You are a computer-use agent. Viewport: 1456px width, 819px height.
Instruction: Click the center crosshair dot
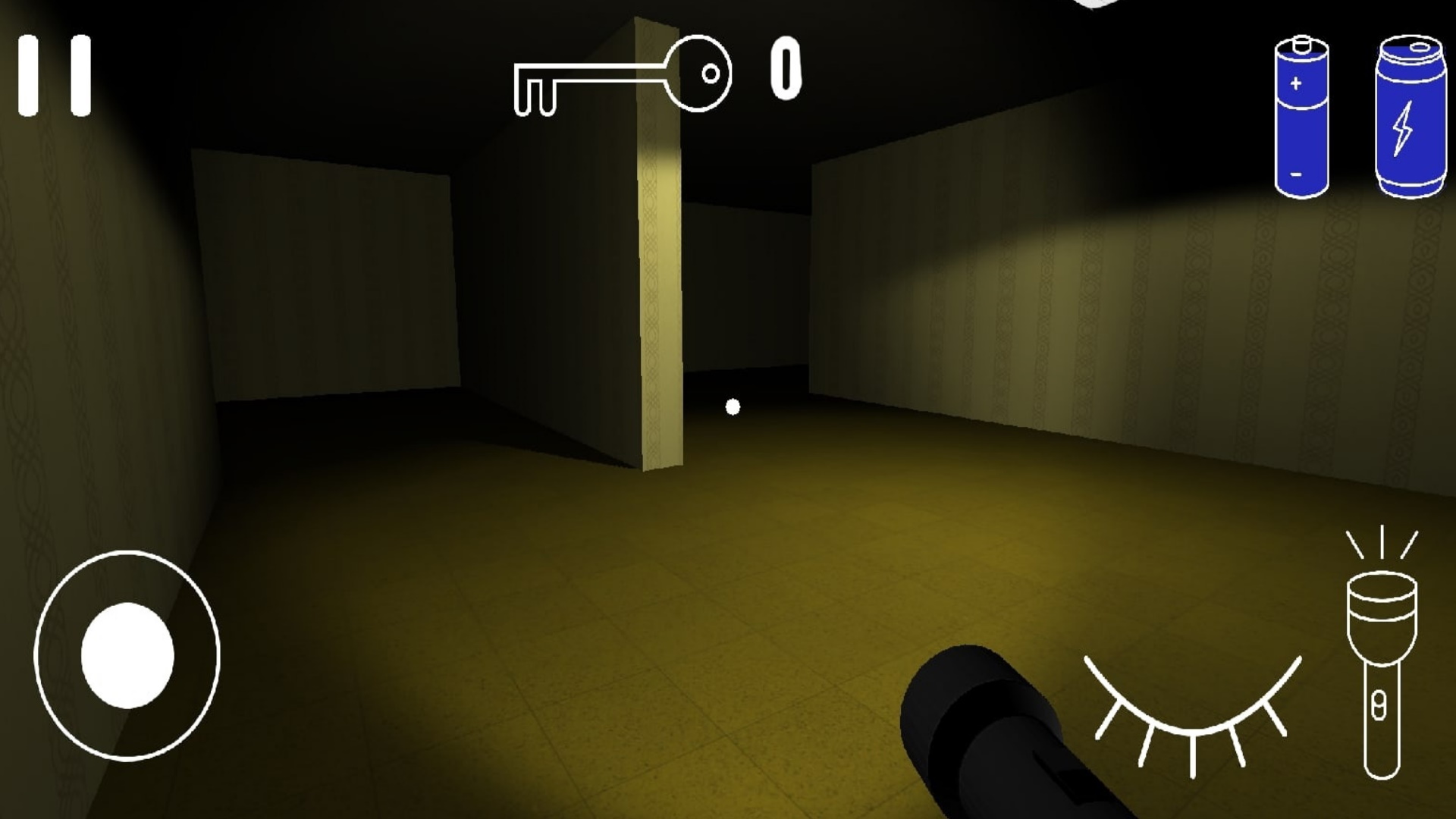pos(733,406)
